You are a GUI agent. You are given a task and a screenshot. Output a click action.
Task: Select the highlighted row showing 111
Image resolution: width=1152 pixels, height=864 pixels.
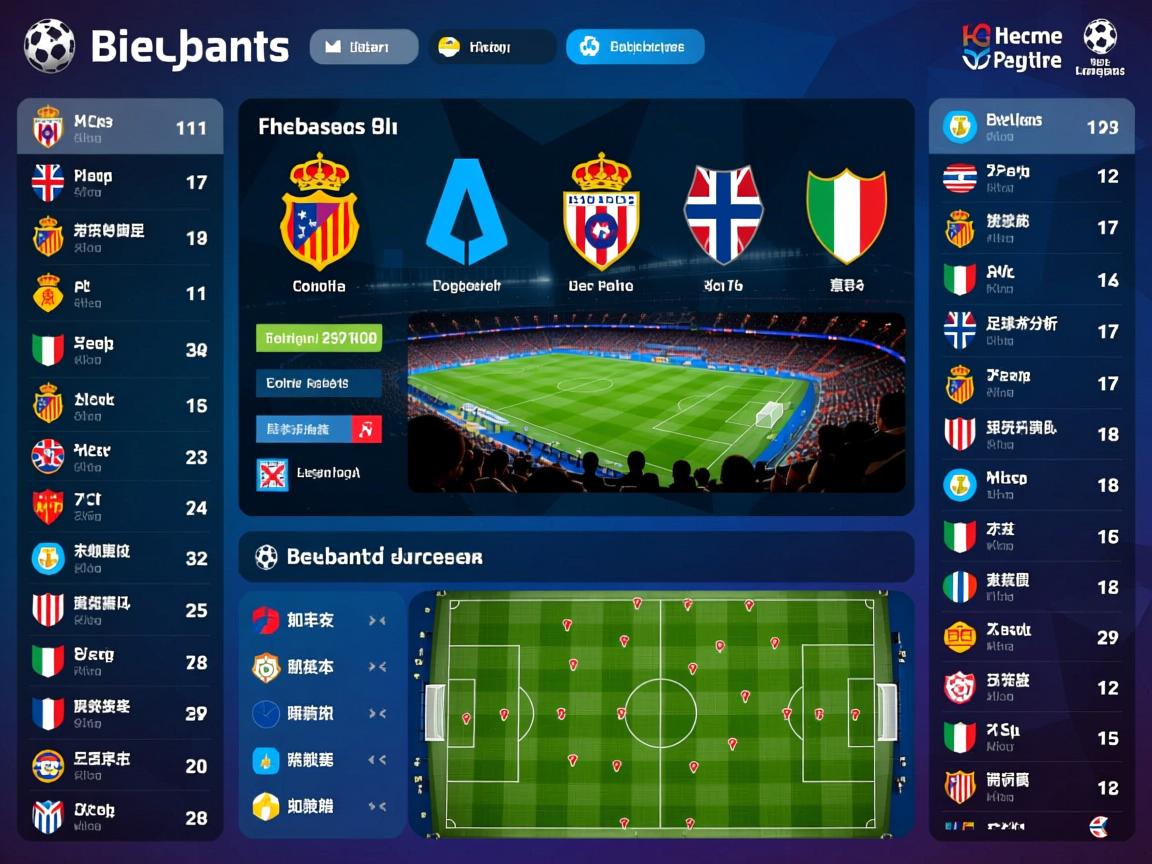pos(120,127)
